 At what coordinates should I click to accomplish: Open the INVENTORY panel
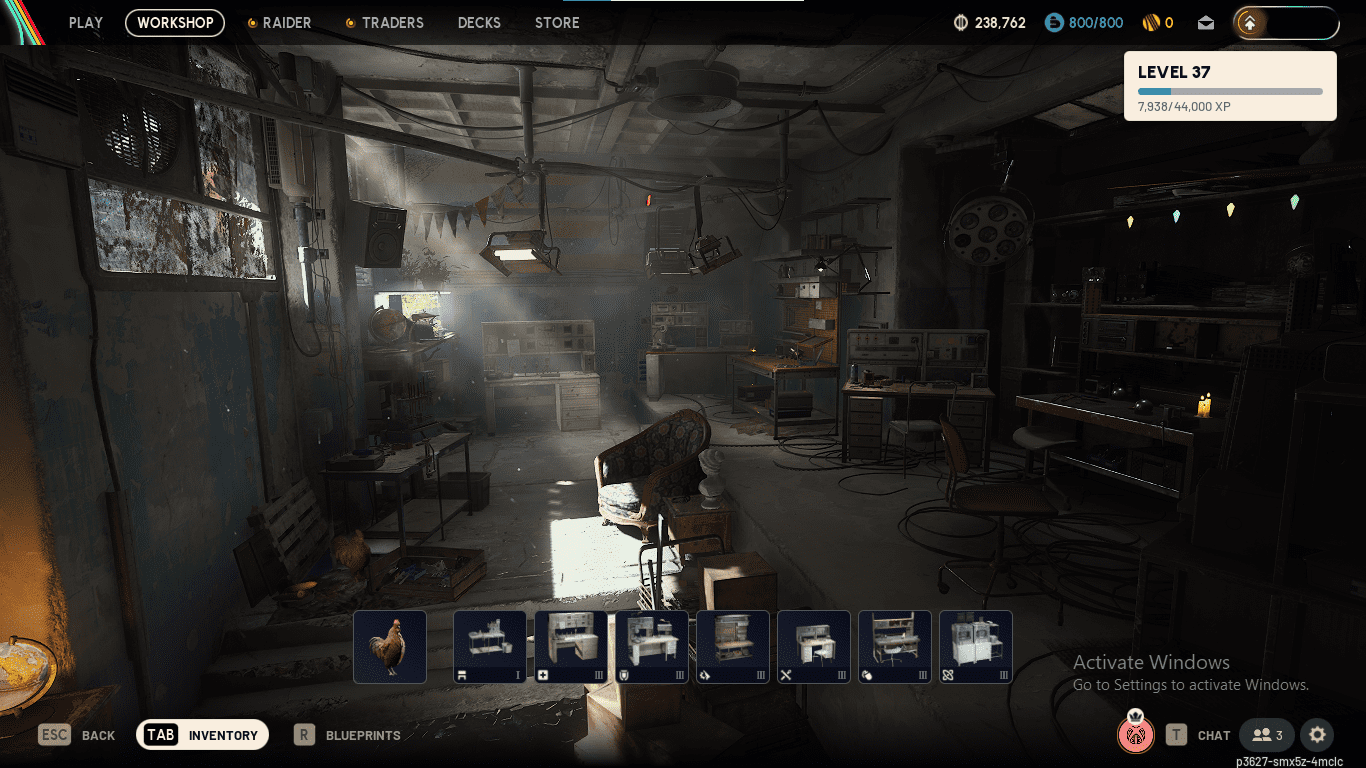[202, 734]
